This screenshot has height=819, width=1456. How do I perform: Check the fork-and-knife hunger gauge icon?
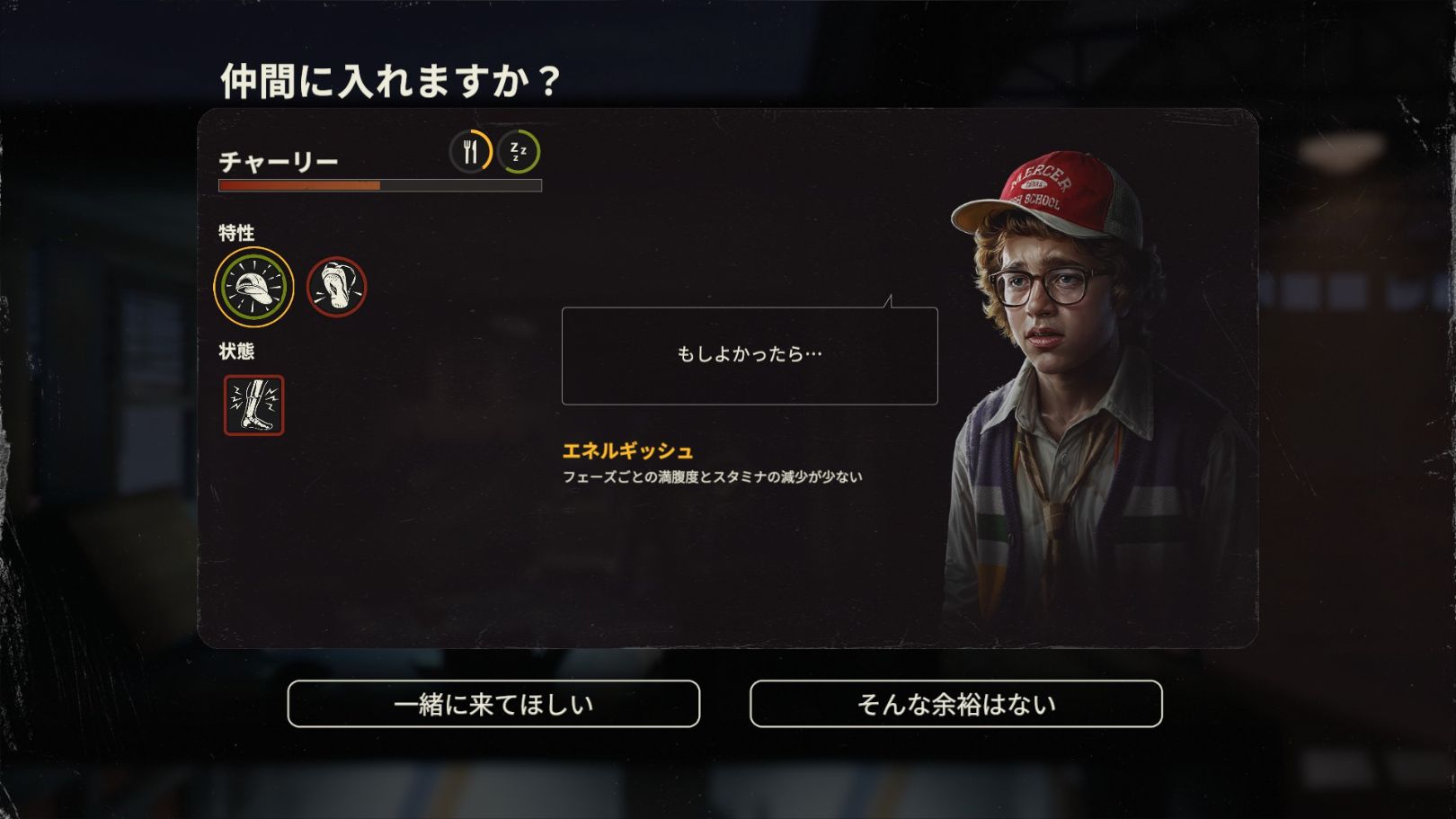click(470, 151)
